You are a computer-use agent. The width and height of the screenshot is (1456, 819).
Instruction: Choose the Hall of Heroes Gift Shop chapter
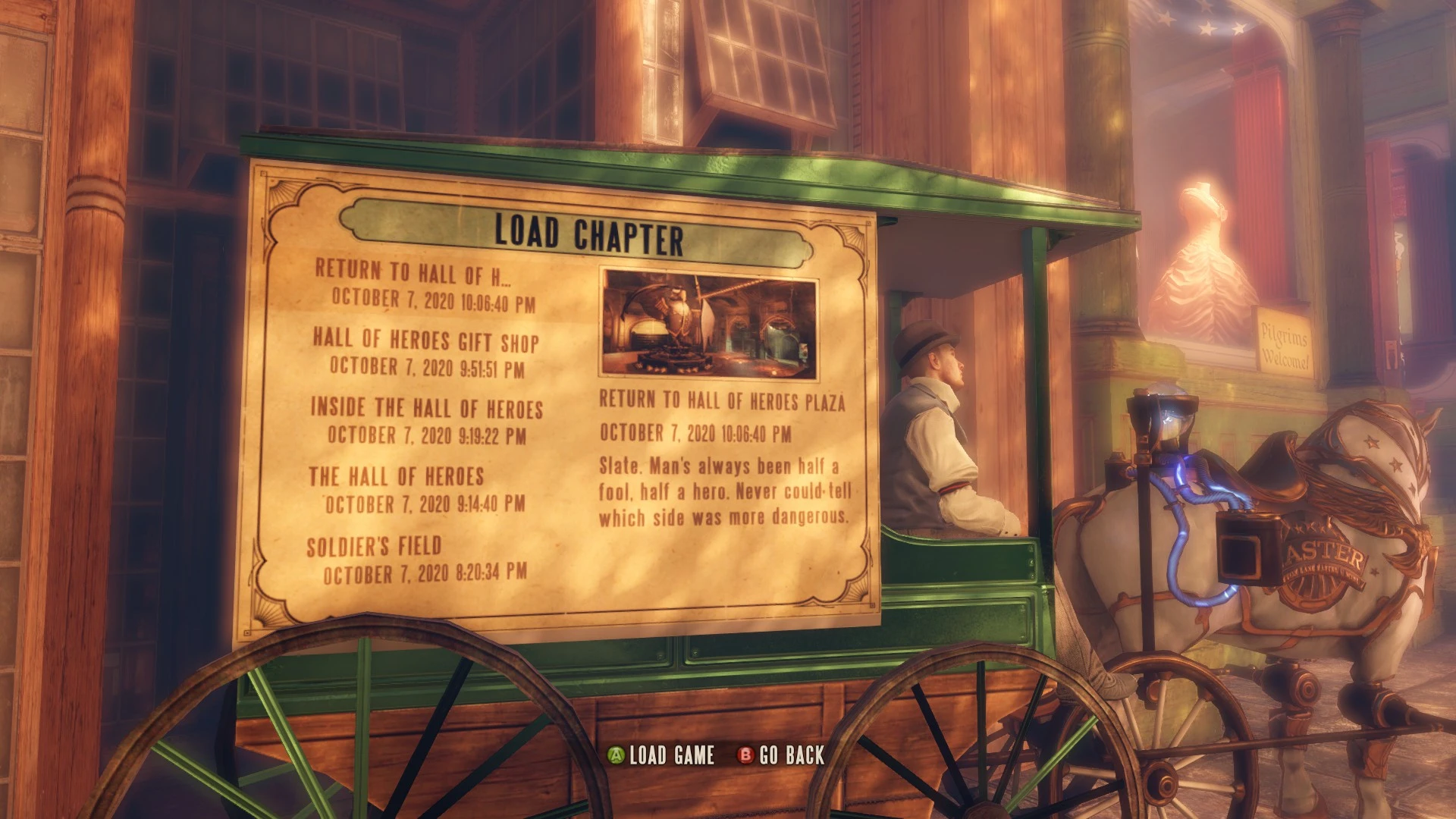(425, 353)
